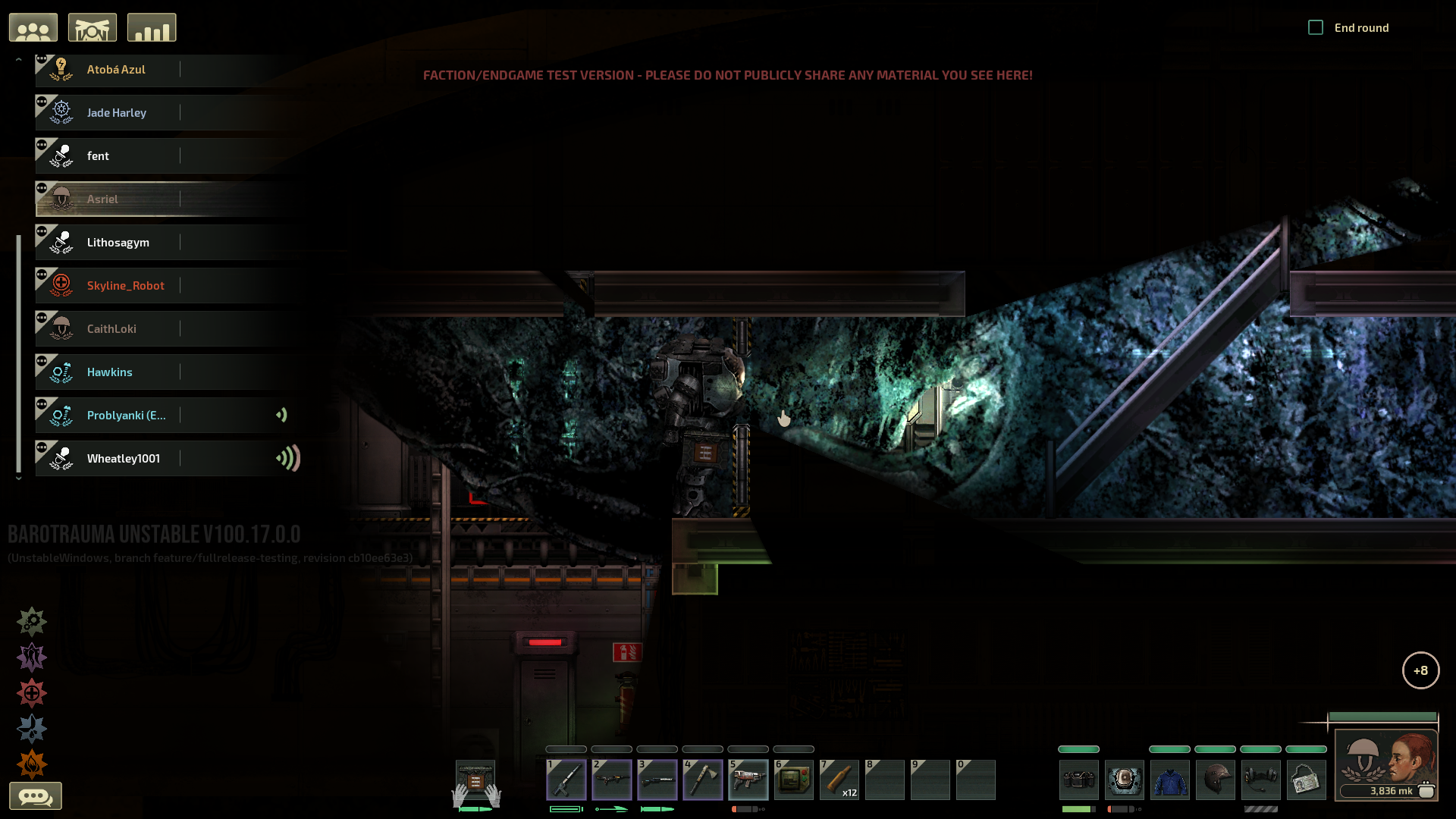1456x819 pixels.
Task: Select the repair mechanical order icon
Action: click(x=31, y=622)
